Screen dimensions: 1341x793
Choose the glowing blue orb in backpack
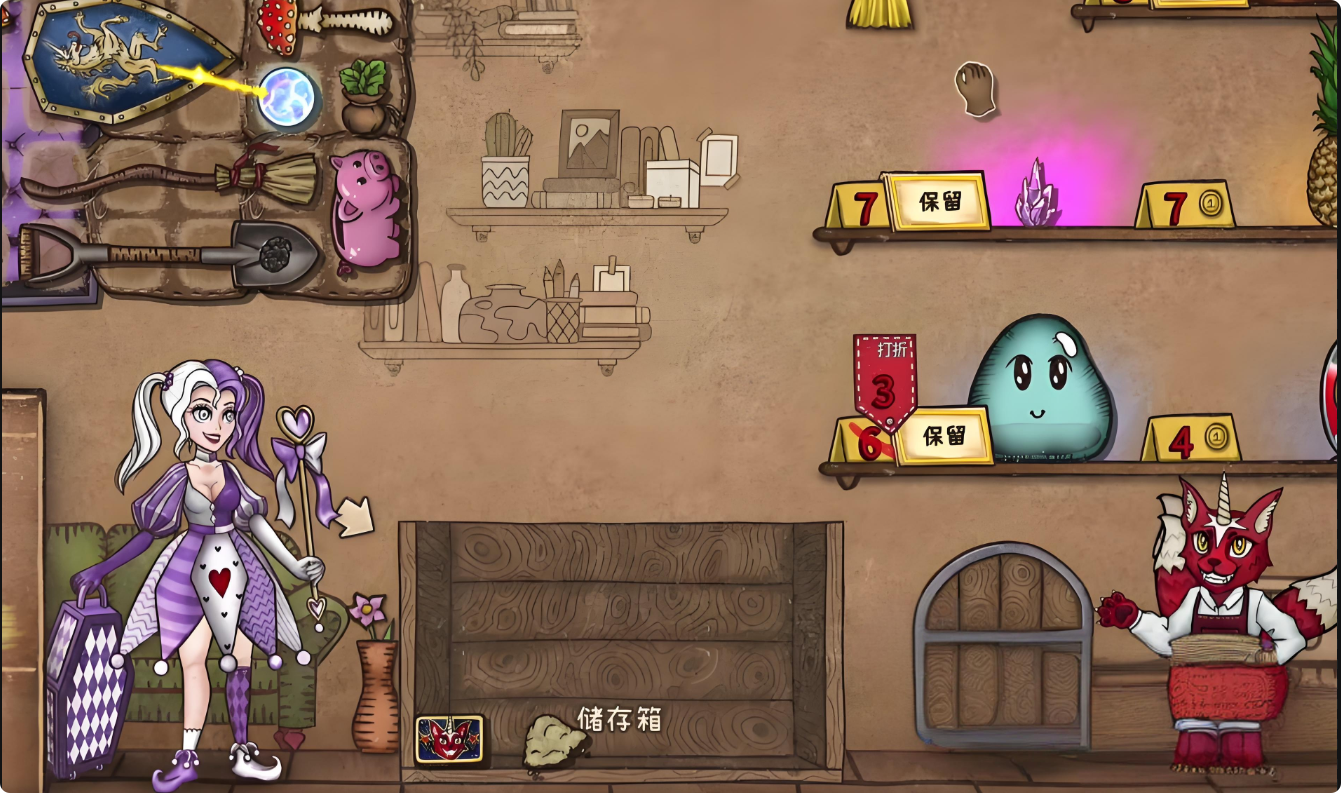[287, 98]
